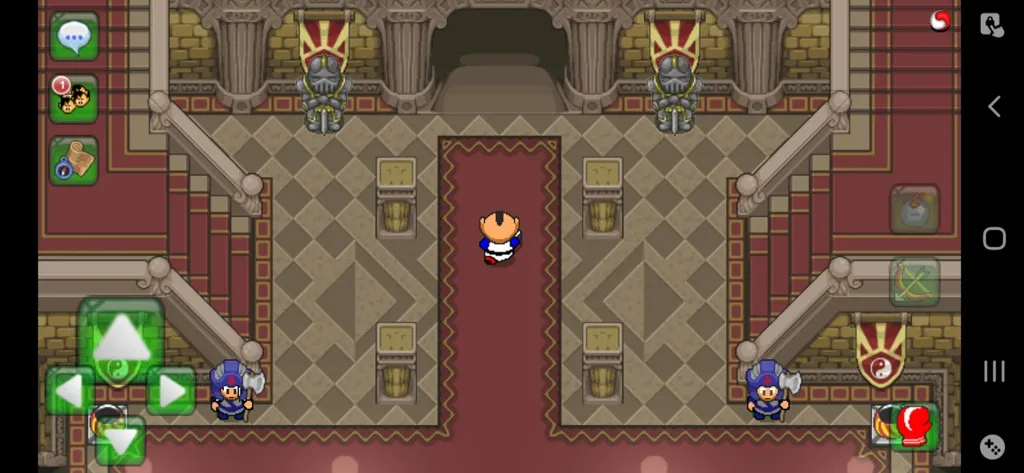Image resolution: width=1024 pixels, height=473 pixels.
Task: Open the chat speech bubble
Action: (x=74, y=37)
